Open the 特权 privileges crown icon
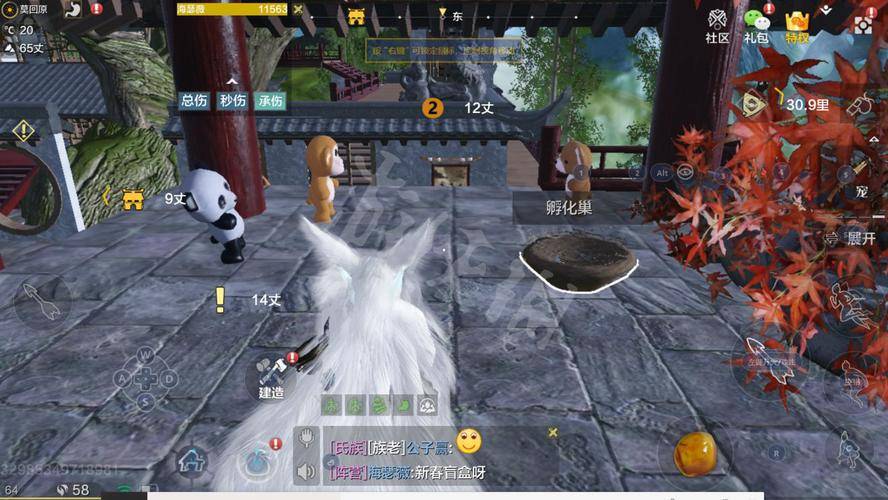Screen dimensions: 888x500 click(797, 25)
